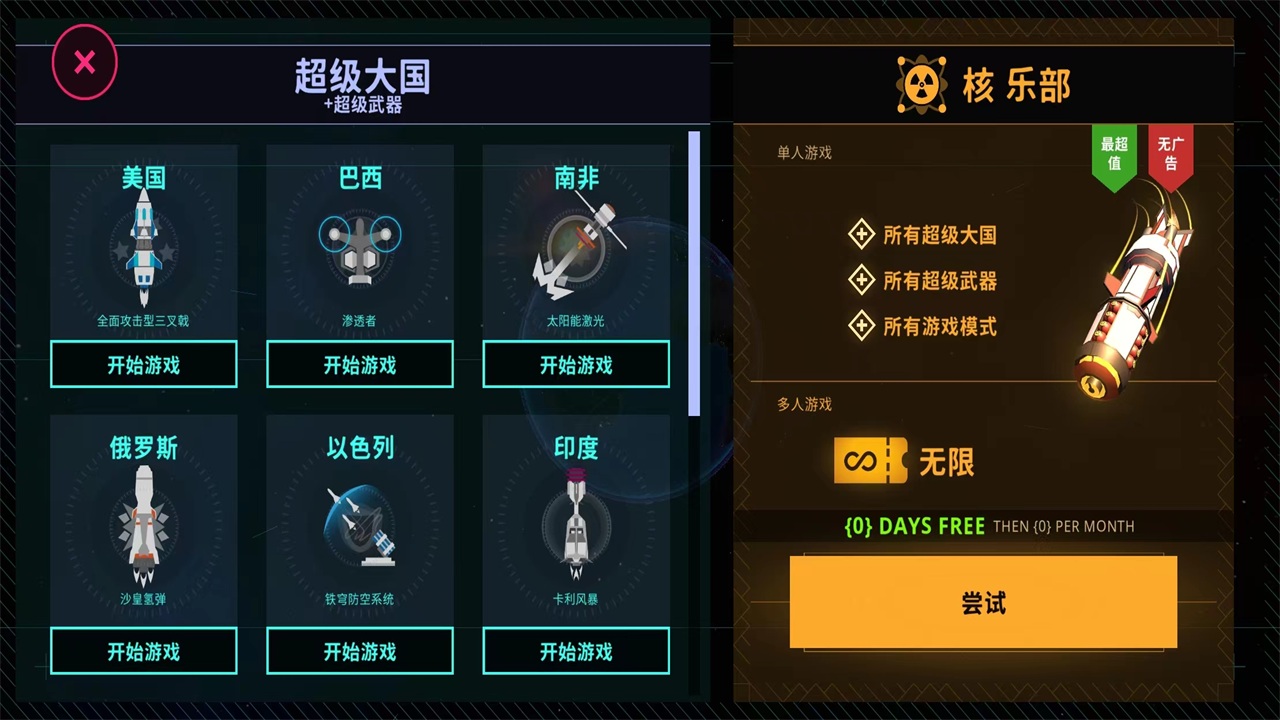This screenshot has height=720, width=1280.
Task: Start a game as 美国
Action: pyautogui.click(x=143, y=364)
